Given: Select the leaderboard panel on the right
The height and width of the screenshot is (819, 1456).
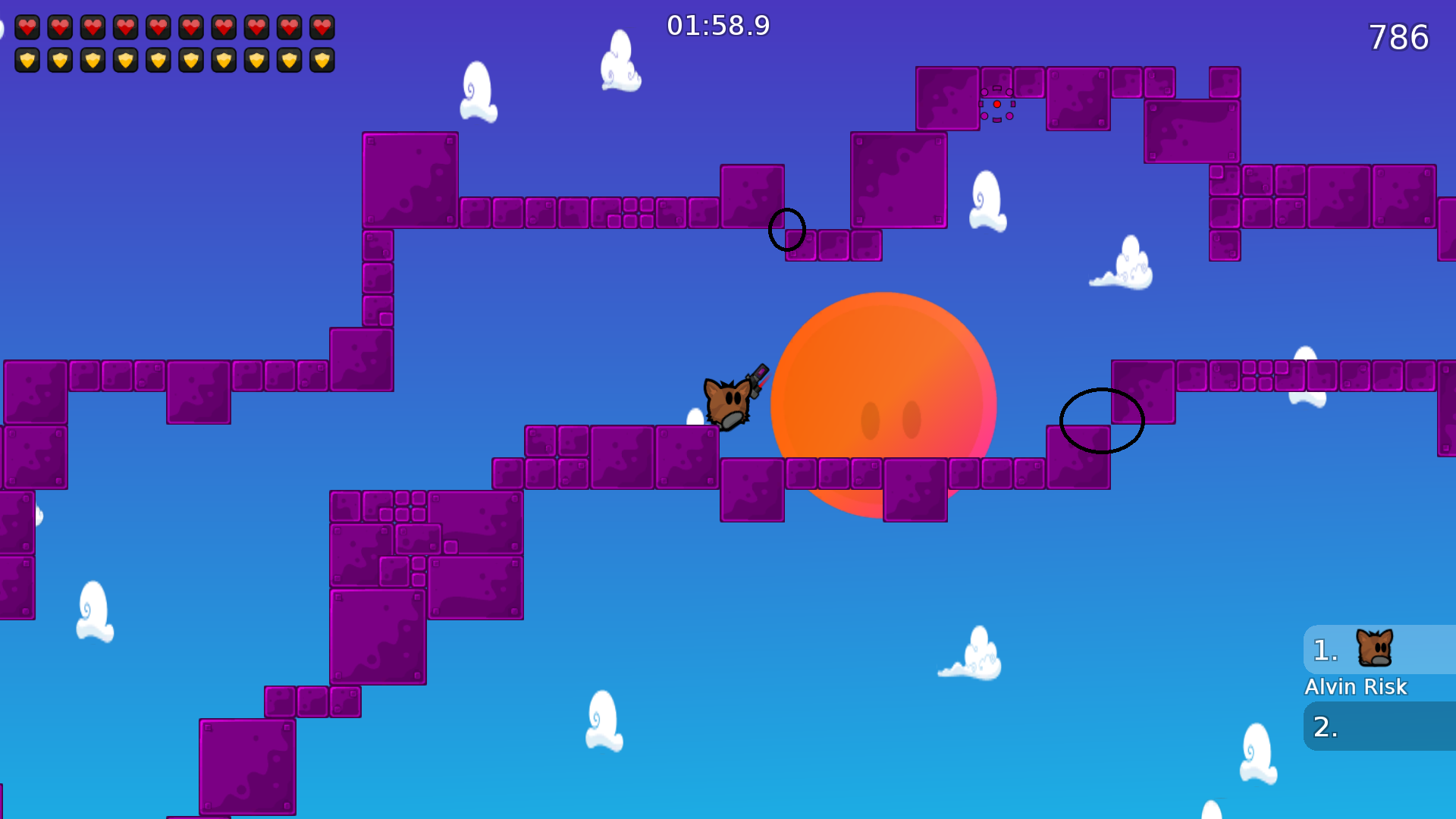Looking at the screenshot, I should [1379, 686].
